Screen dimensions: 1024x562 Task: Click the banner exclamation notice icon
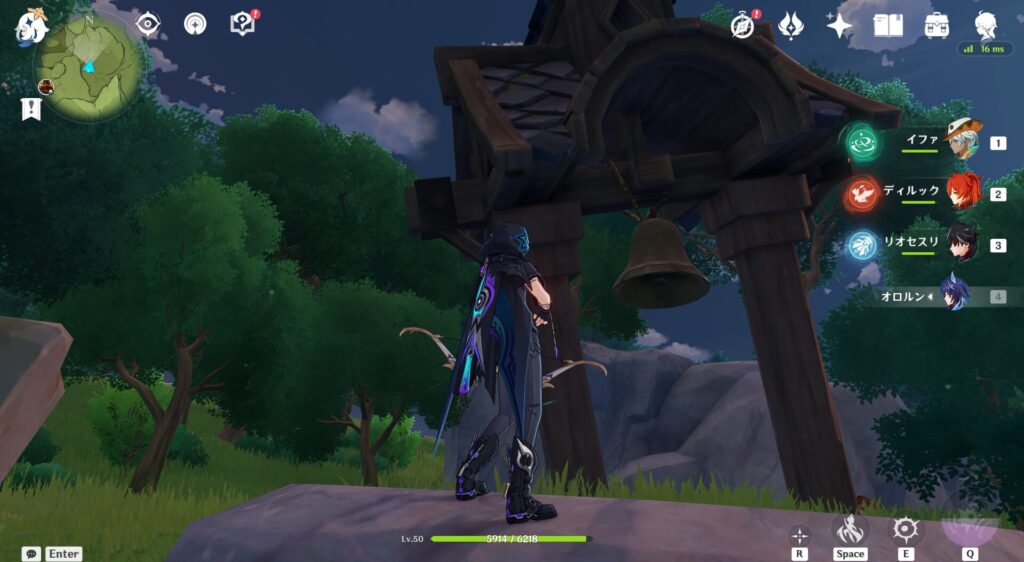(30, 109)
